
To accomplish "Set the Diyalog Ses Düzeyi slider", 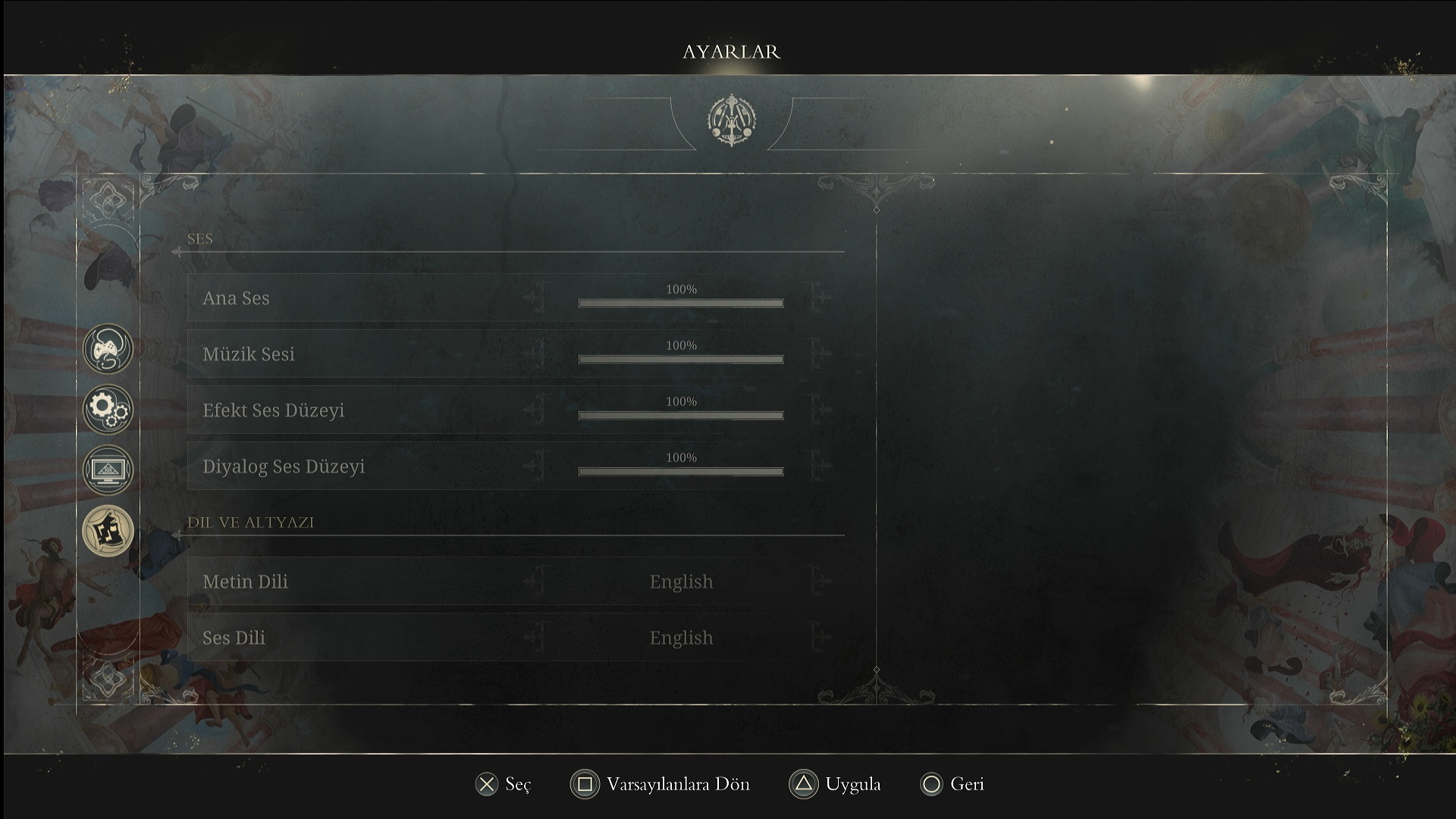I will pos(680,472).
